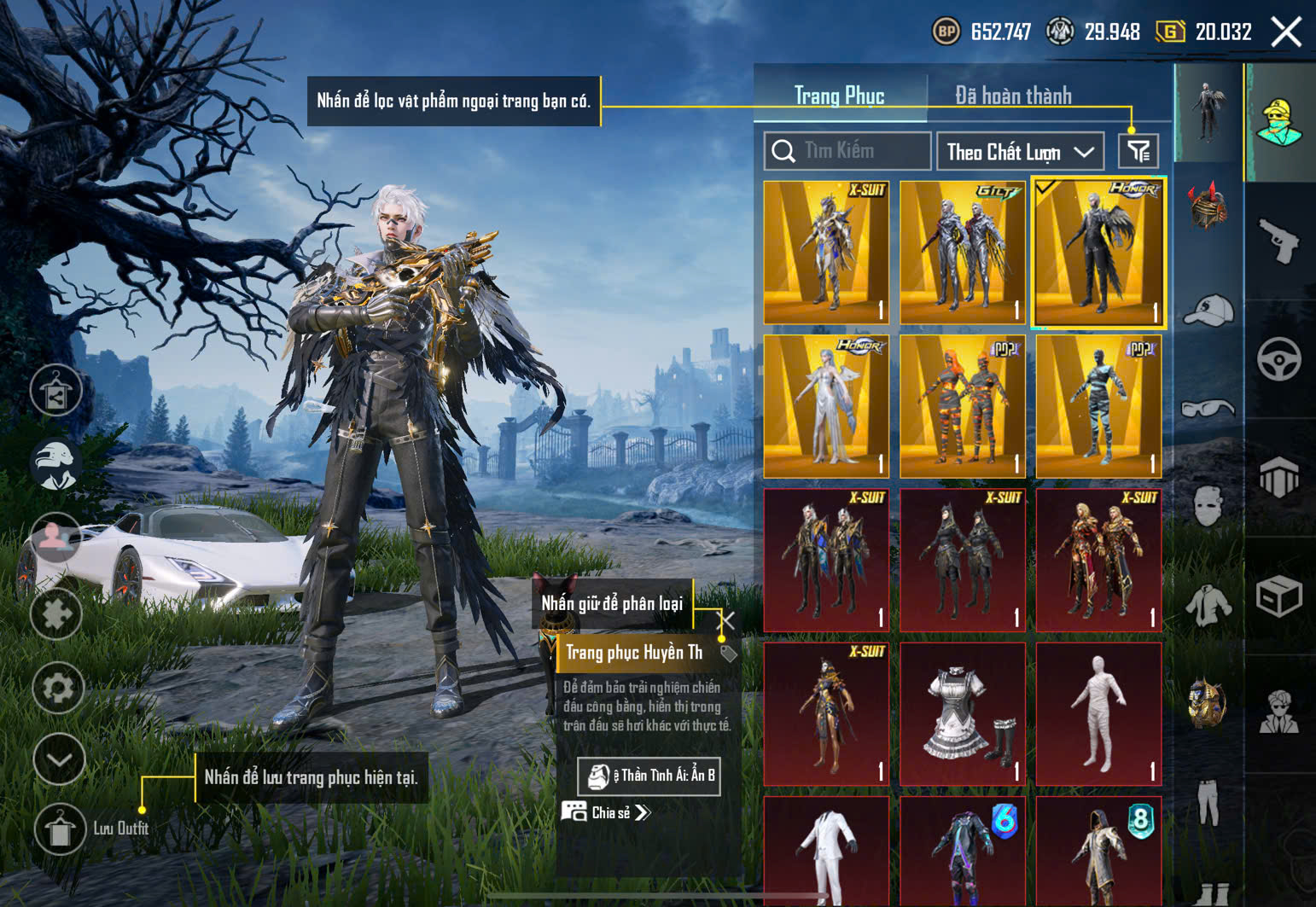Screen dimensions: 1316x907
Task: Open the Đã hoàn thành tab
Action: click(1013, 96)
